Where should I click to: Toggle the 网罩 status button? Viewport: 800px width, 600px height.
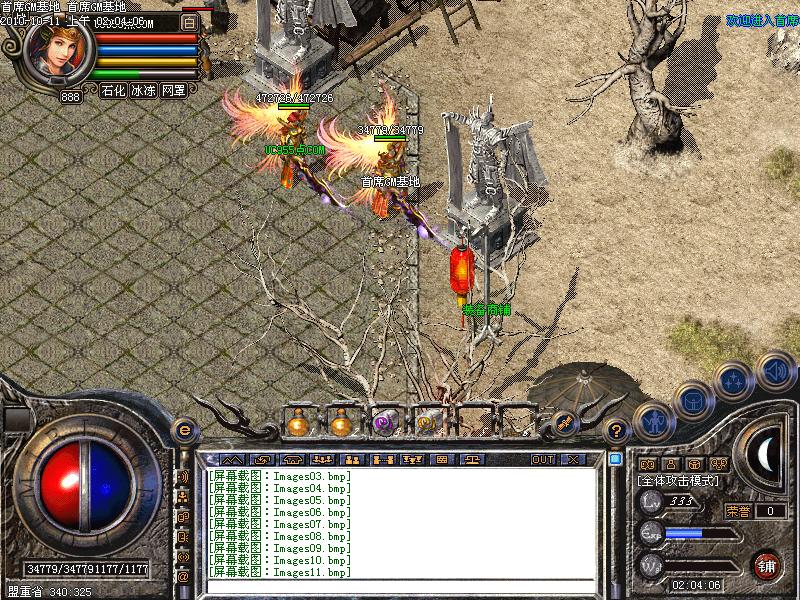coord(173,90)
